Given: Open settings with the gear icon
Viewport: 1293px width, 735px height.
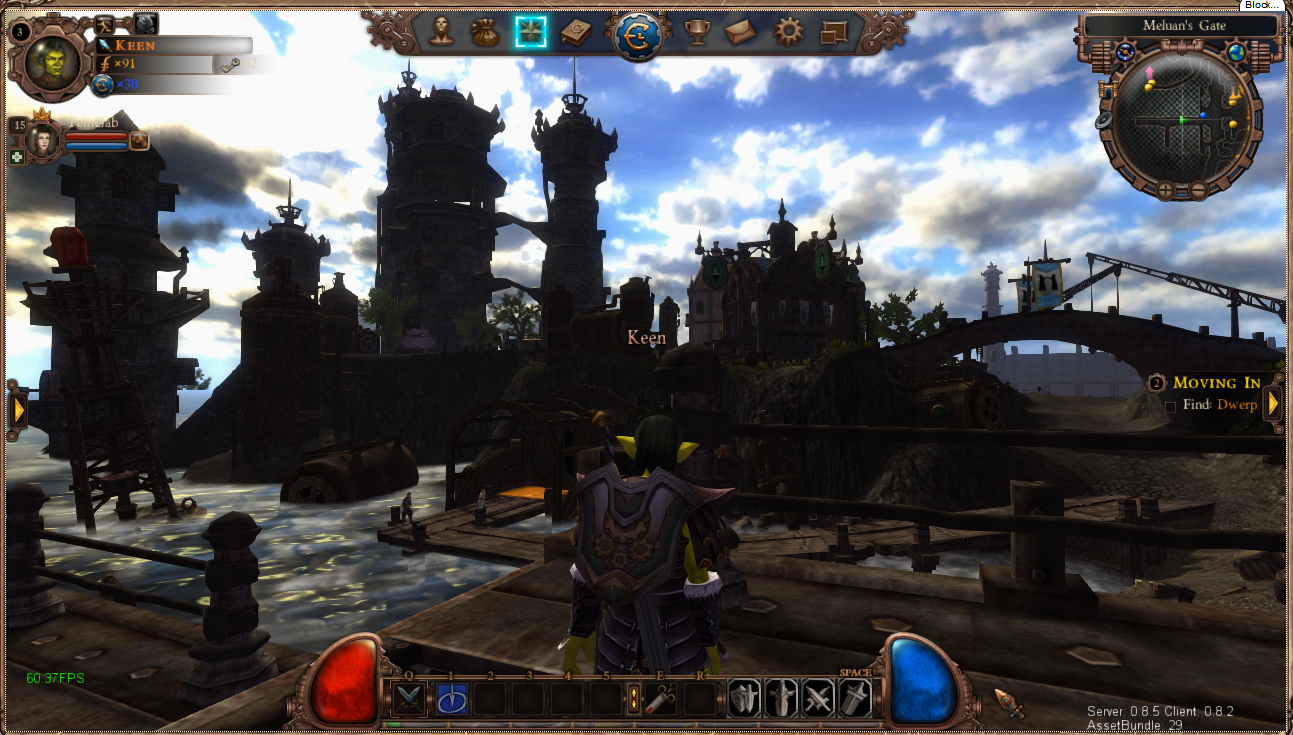Looking at the screenshot, I should point(789,32).
